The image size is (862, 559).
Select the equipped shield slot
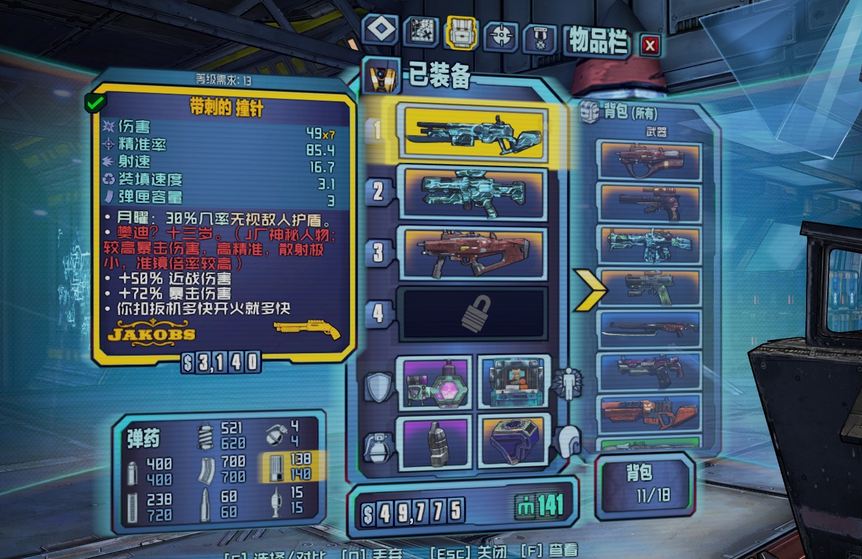pos(436,381)
